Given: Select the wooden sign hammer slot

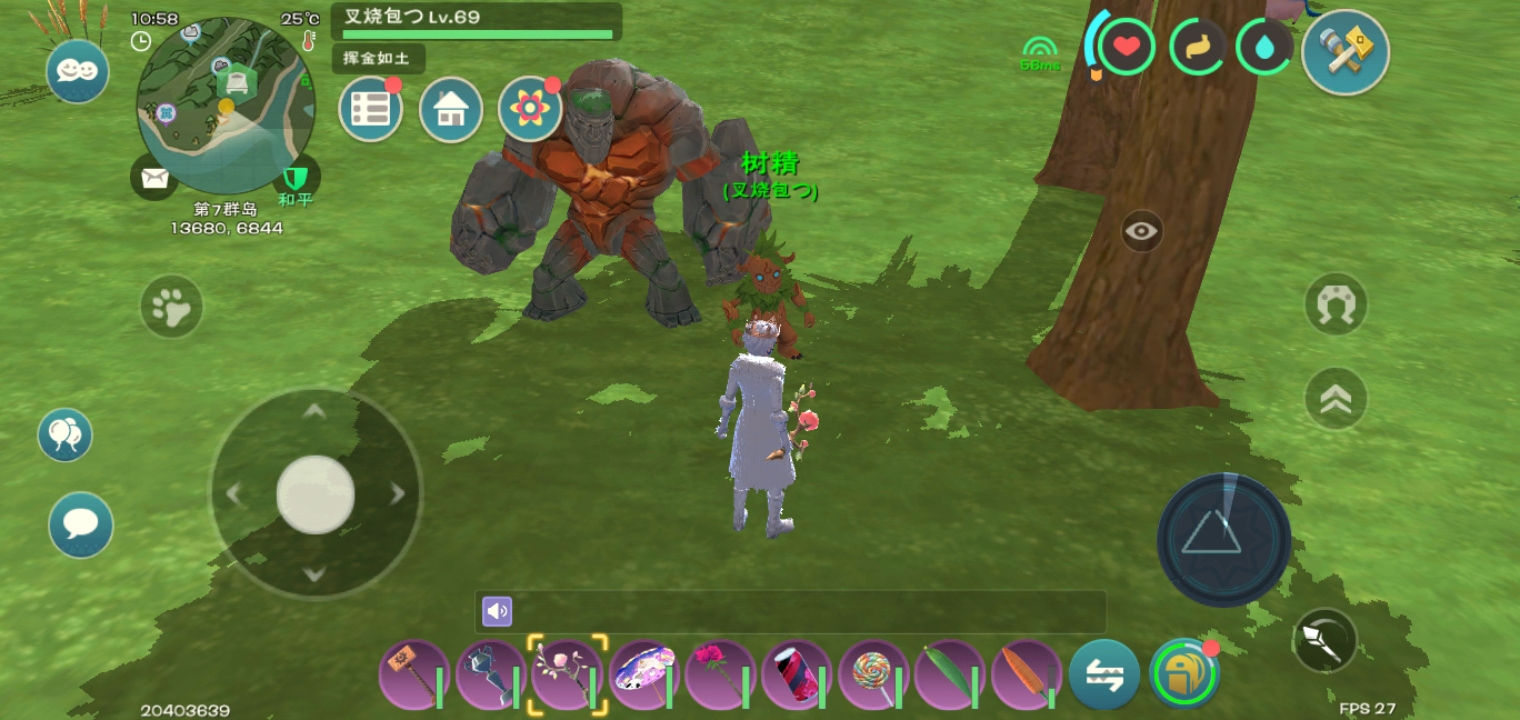Looking at the screenshot, I should click(413, 674).
